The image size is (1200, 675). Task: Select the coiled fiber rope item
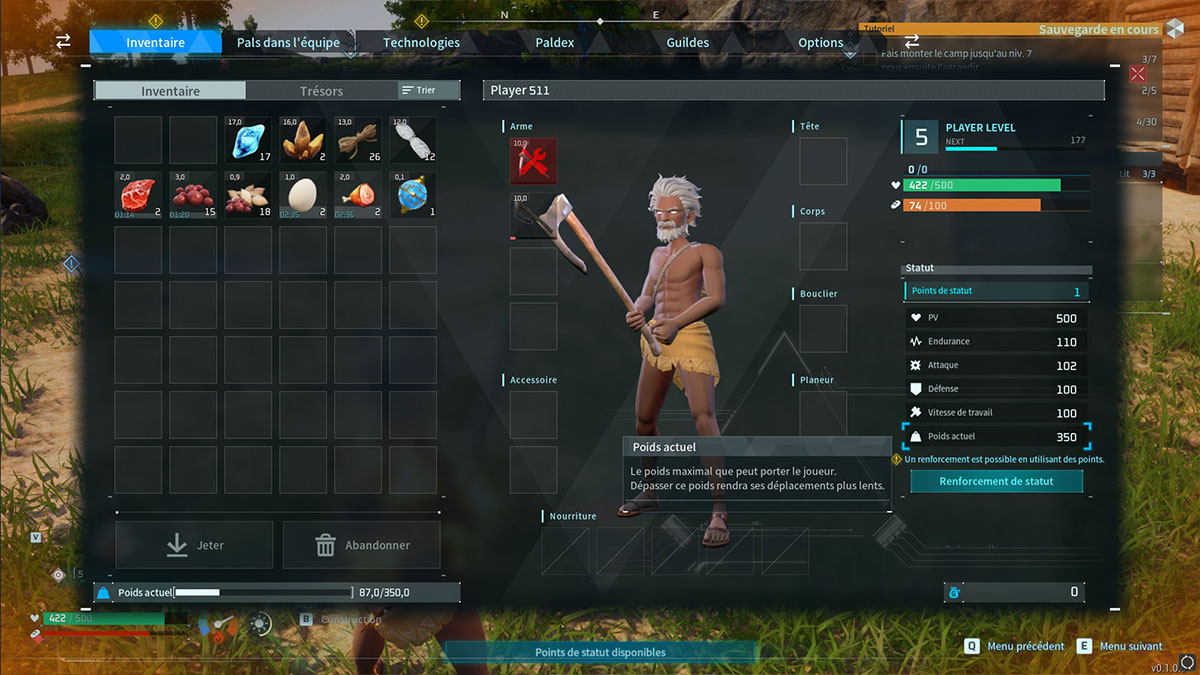click(x=358, y=140)
